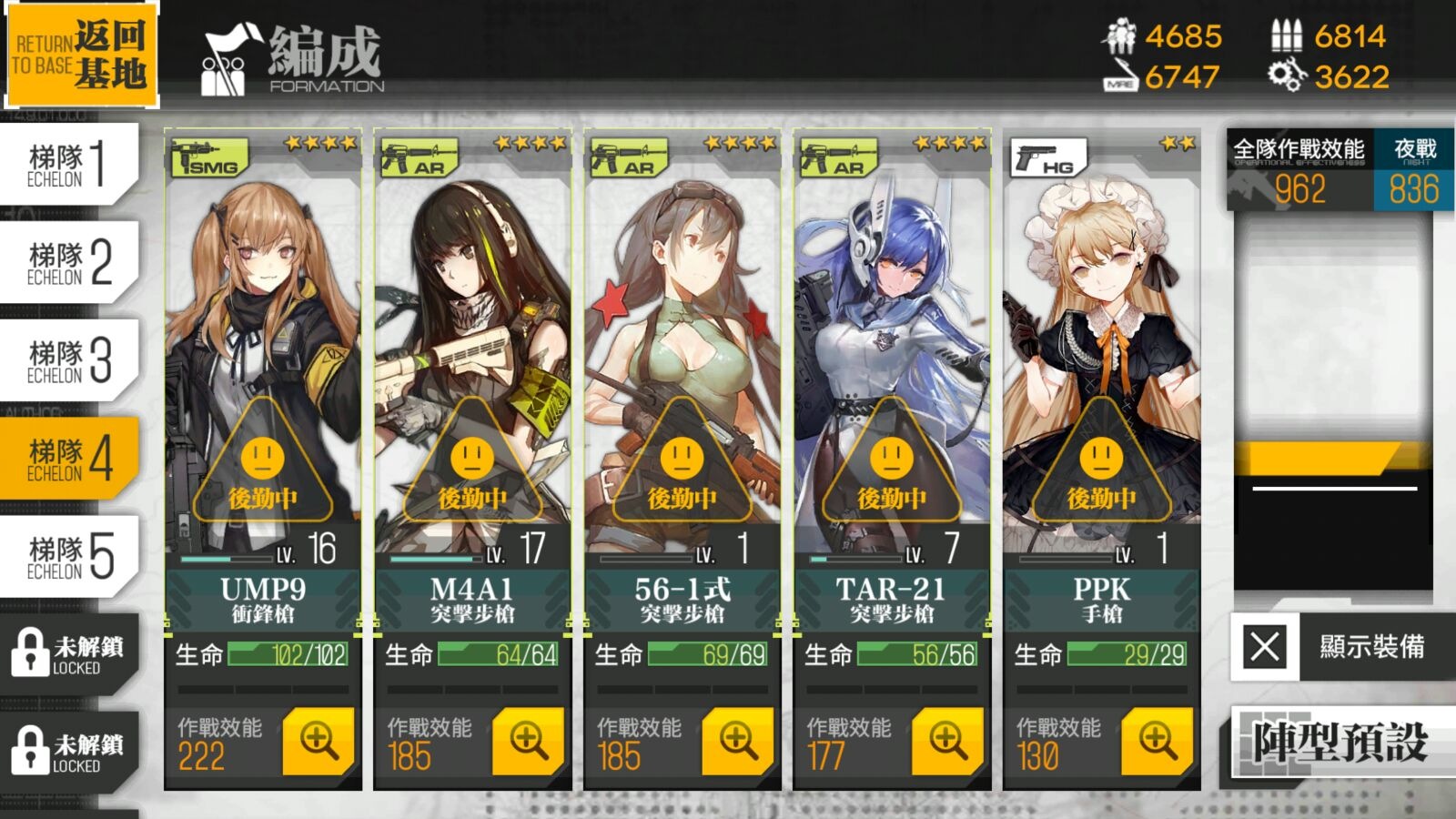Open PPK details with magnifier button
The height and width of the screenshot is (819, 1456).
coord(1157,742)
